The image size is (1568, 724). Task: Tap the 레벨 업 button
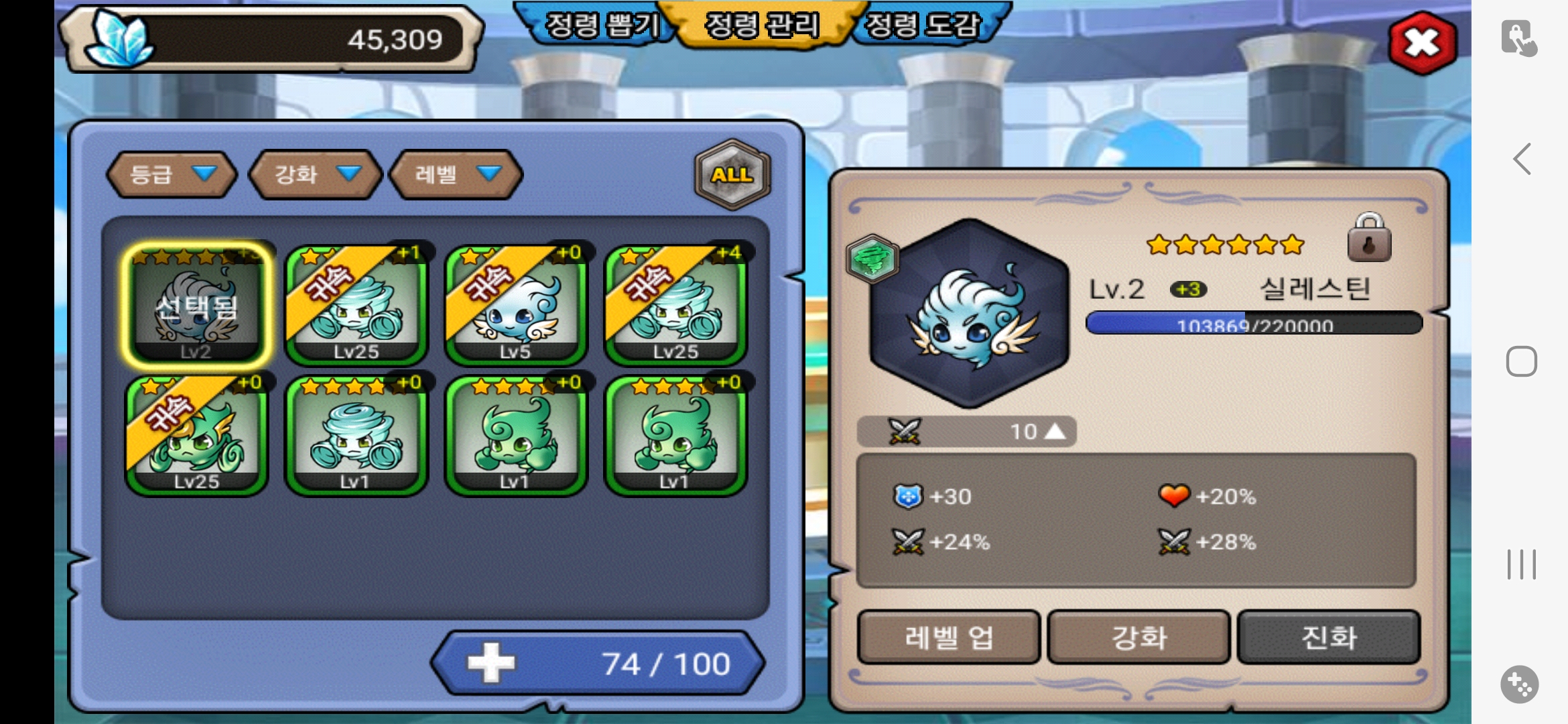(x=948, y=637)
